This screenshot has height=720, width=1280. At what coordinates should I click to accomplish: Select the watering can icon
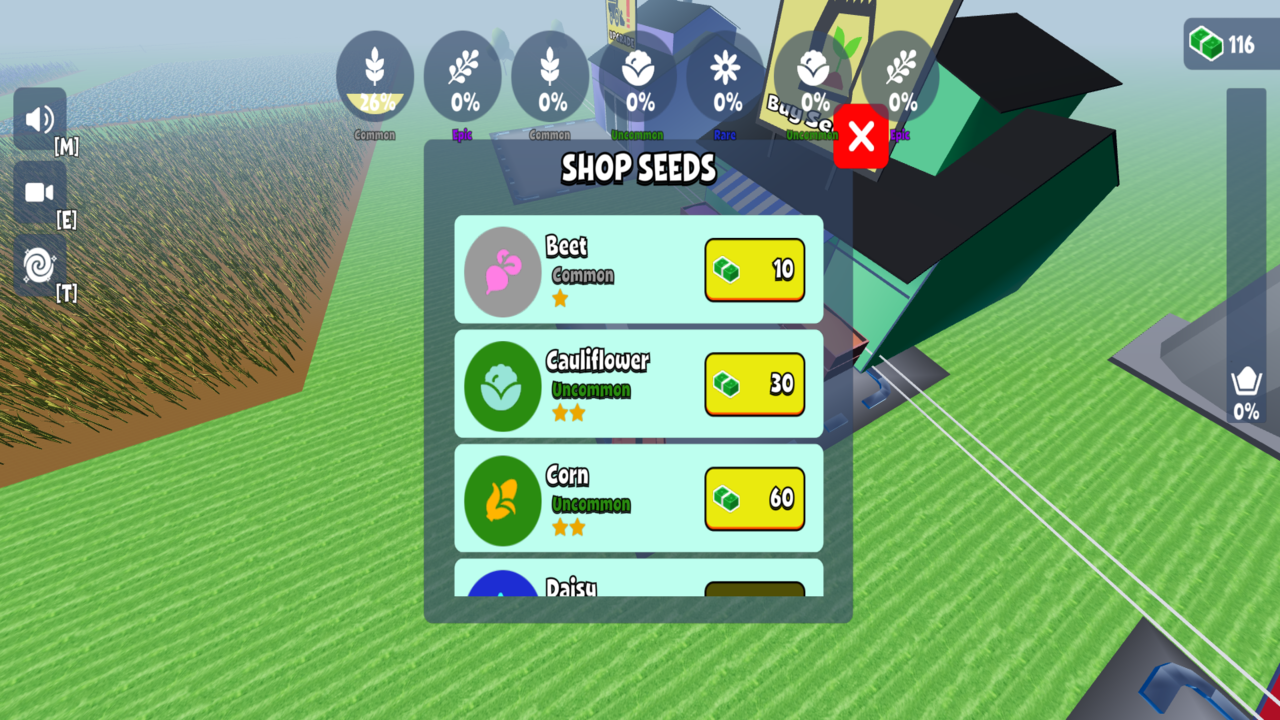1243,383
